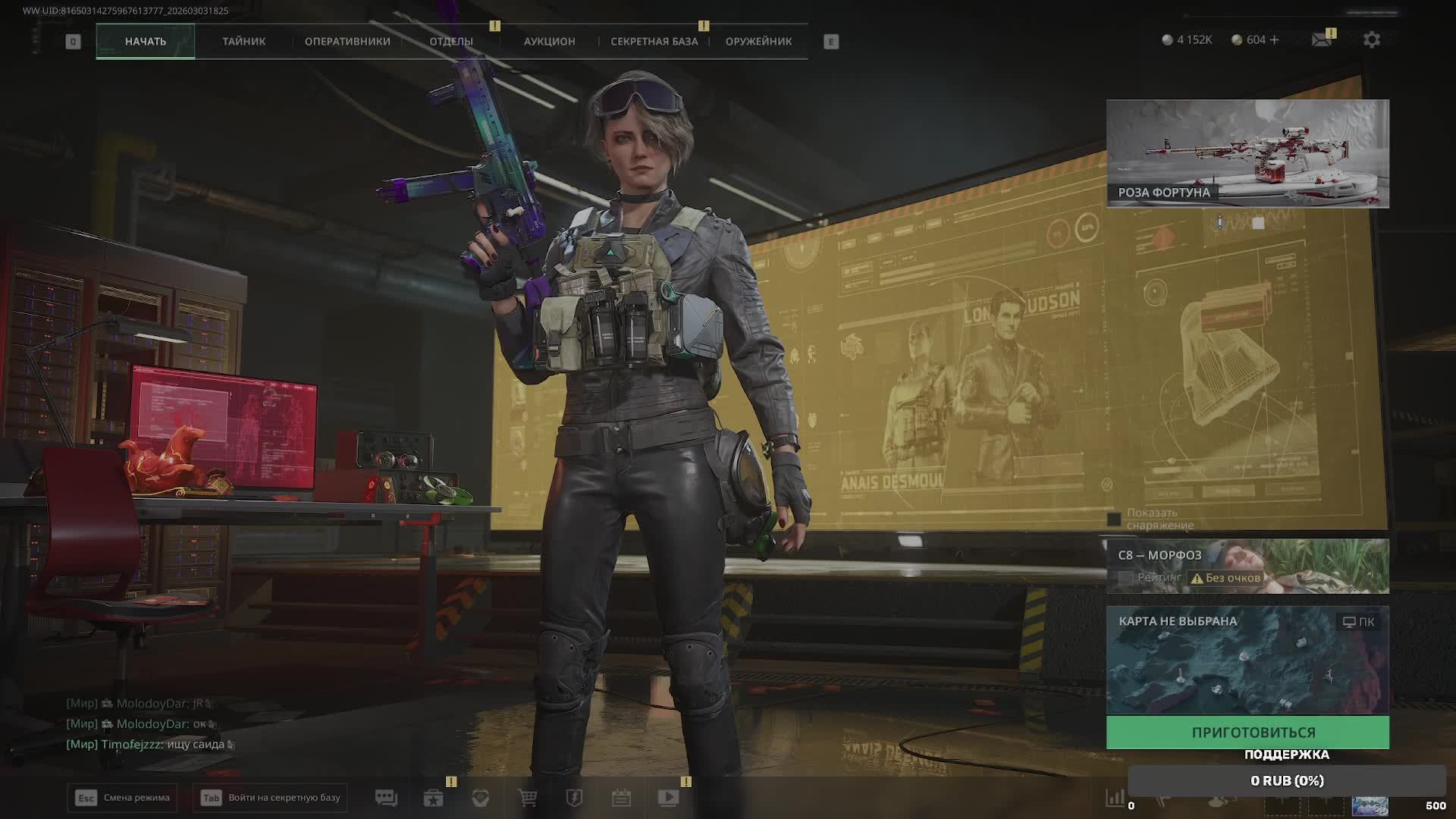Open the calendar events icon
This screenshot has height=819, width=1456.
point(621,798)
